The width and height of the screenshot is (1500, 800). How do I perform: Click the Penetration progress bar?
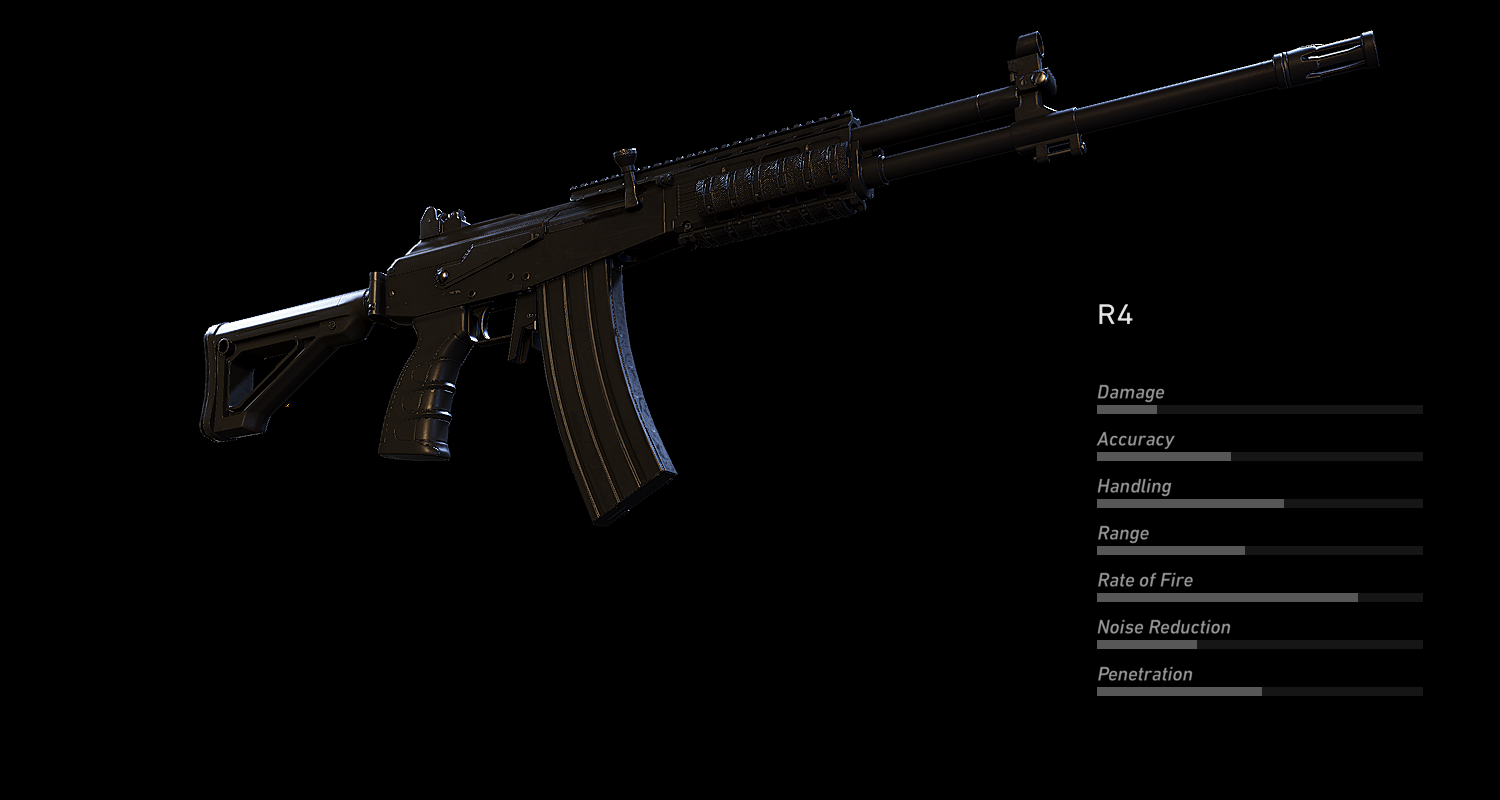(1260, 691)
